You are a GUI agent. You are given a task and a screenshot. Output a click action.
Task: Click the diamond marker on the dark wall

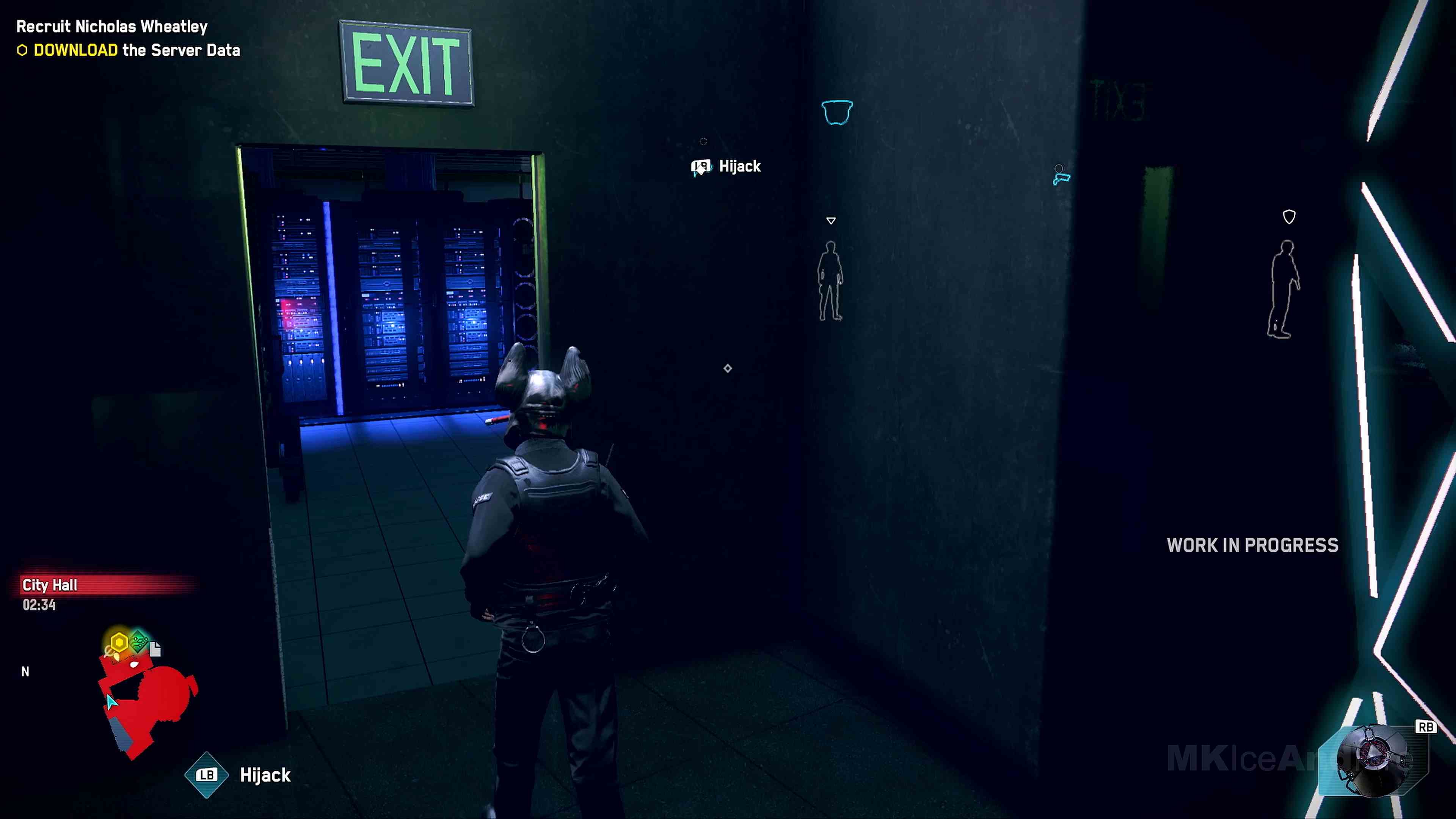pyautogui.click(x=728, y=369)
